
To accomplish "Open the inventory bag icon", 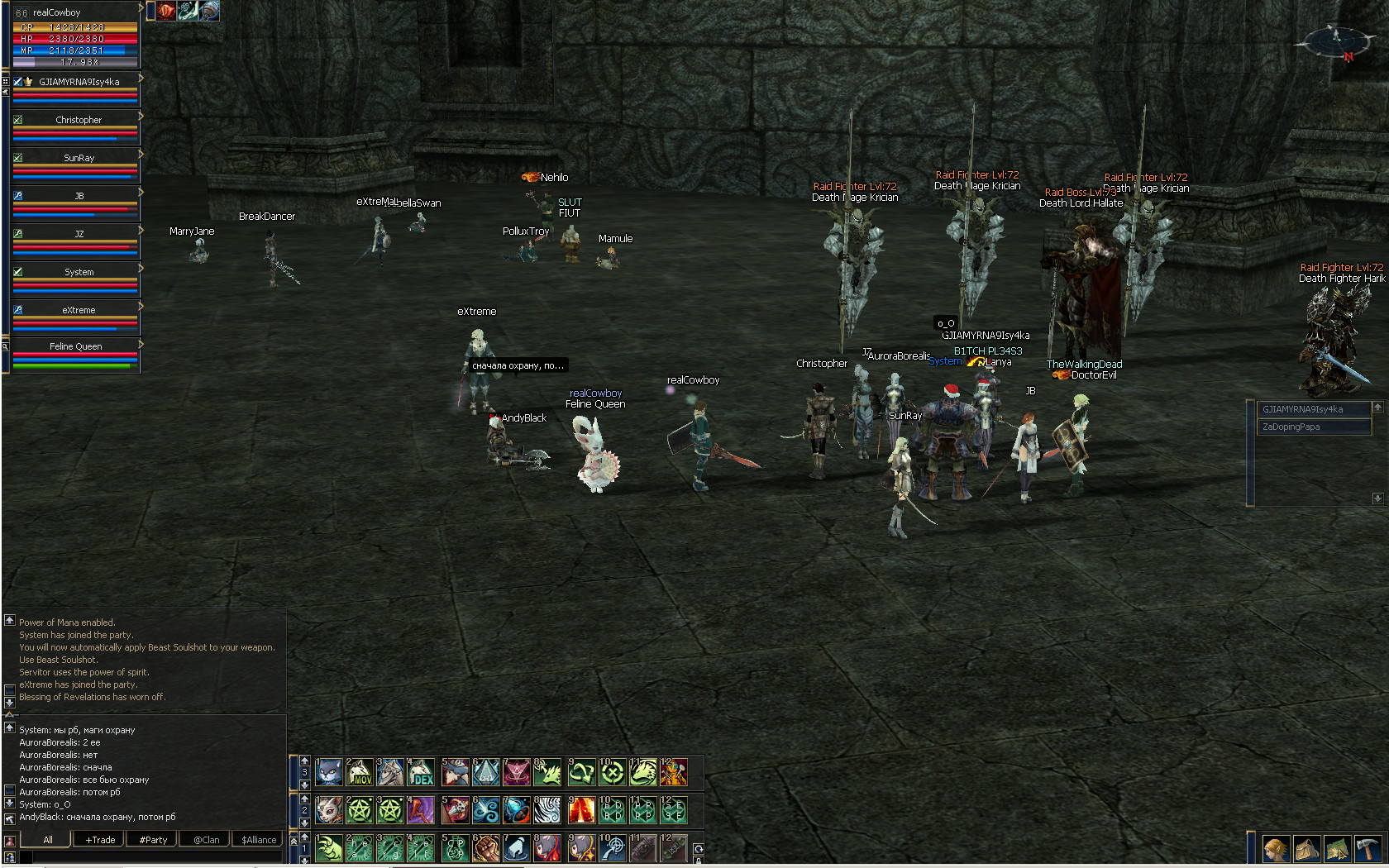I will (x=1307, y=849).
